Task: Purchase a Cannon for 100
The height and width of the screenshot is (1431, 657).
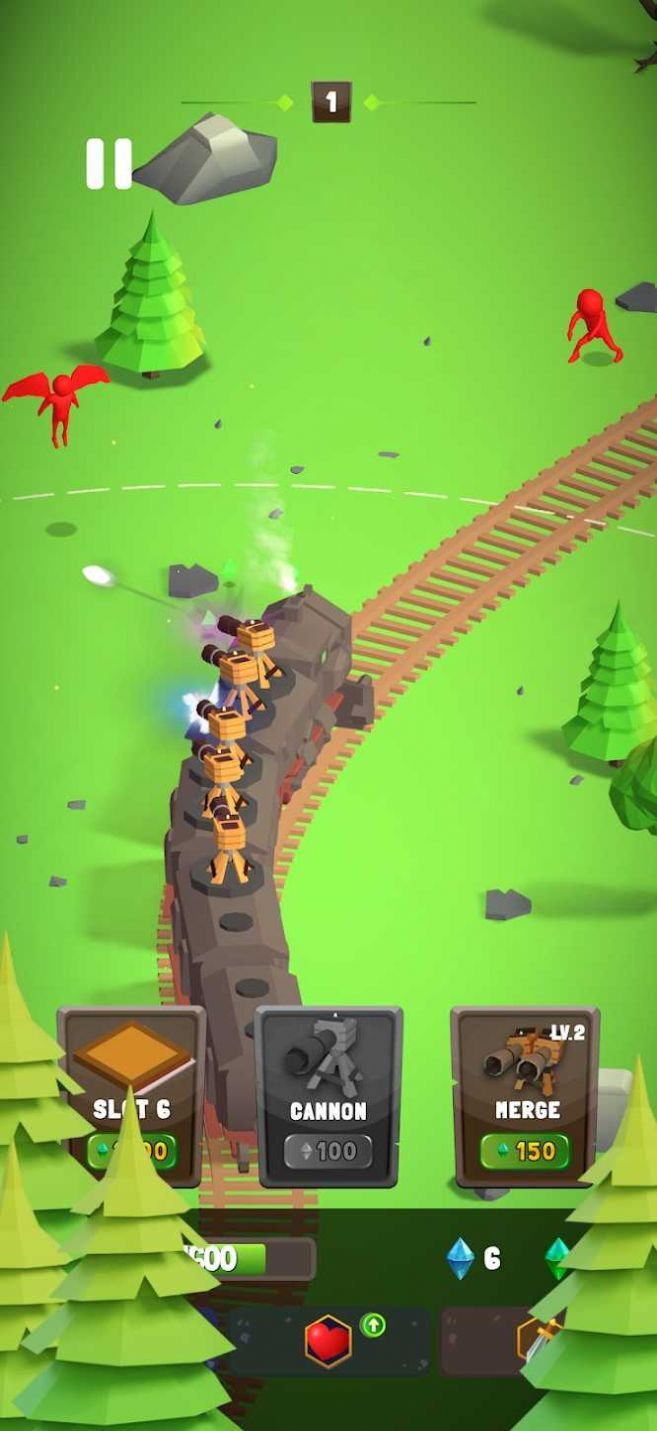Action: point(328,1096)
